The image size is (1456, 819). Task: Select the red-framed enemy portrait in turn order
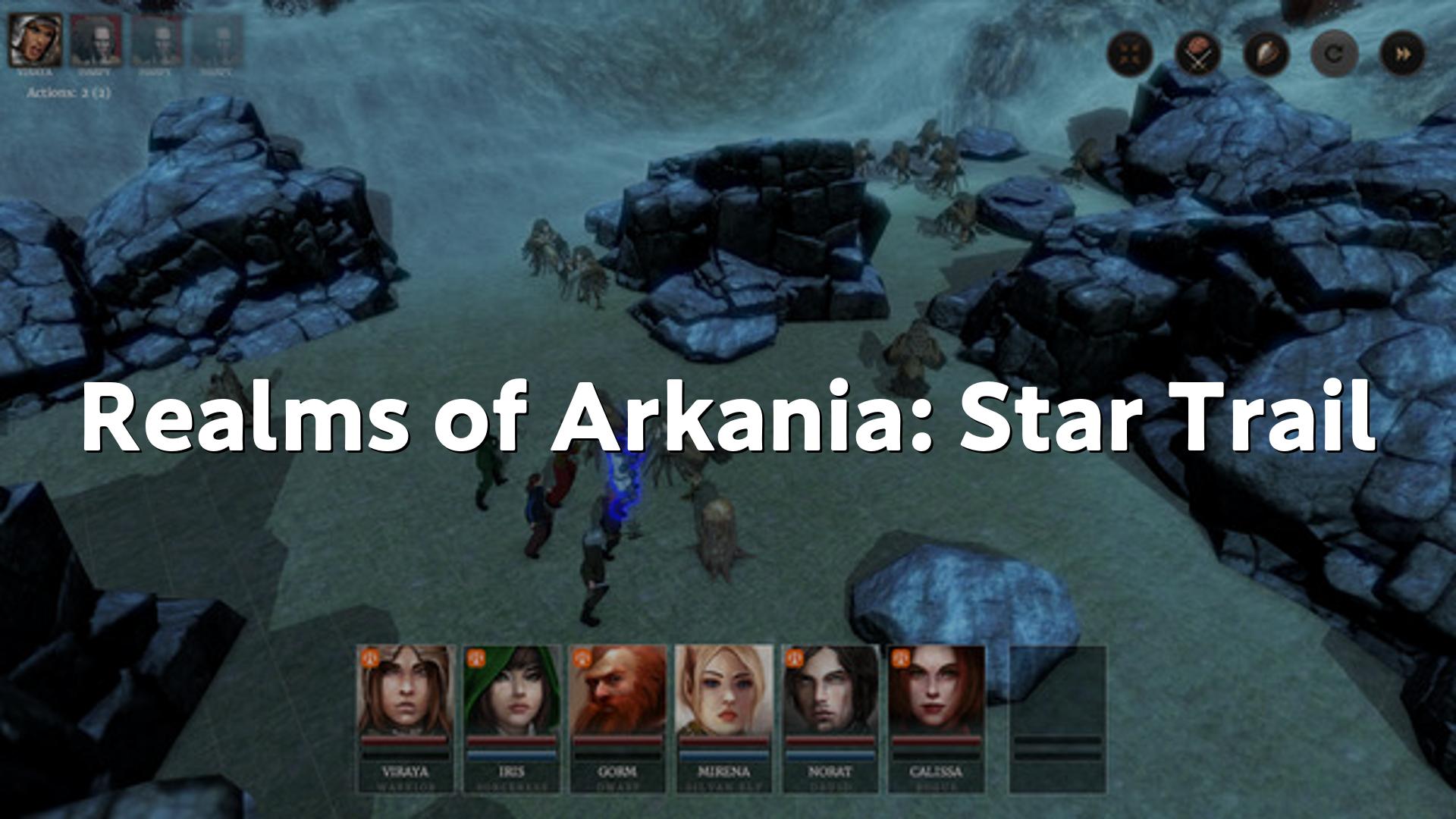click(x=96, y=40)
